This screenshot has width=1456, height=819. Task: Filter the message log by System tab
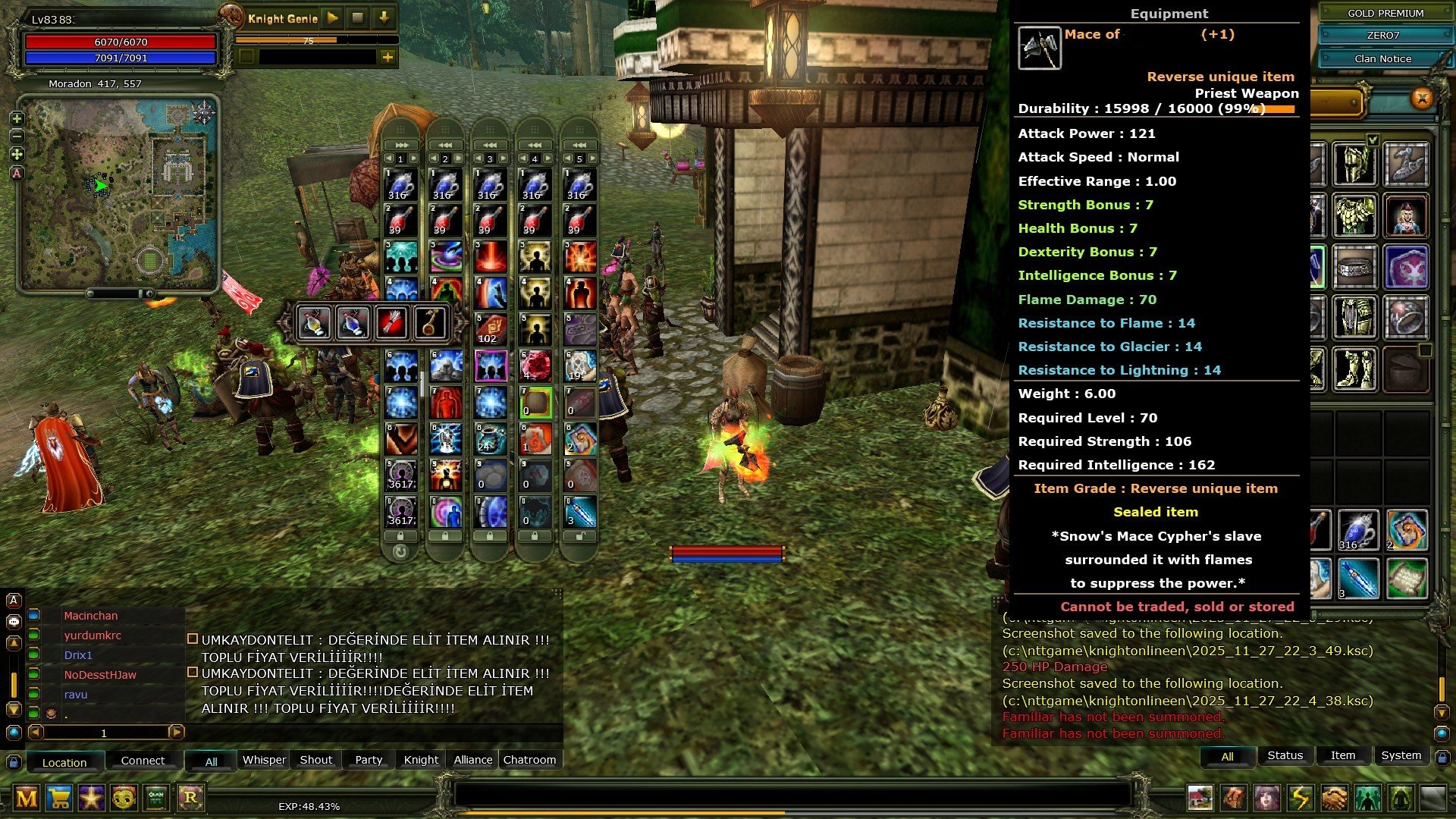tap(1401, 755)
